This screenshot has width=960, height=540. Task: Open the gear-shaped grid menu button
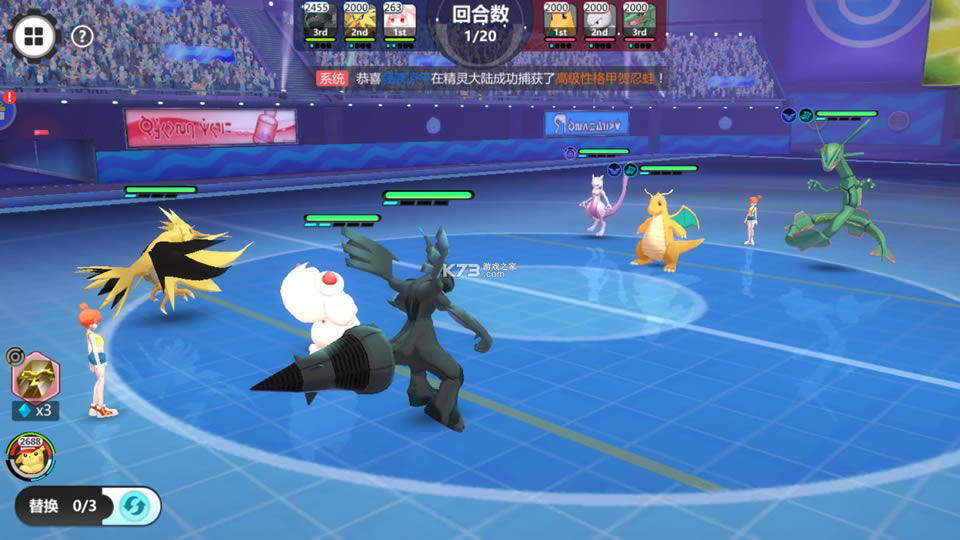[33, 37]
